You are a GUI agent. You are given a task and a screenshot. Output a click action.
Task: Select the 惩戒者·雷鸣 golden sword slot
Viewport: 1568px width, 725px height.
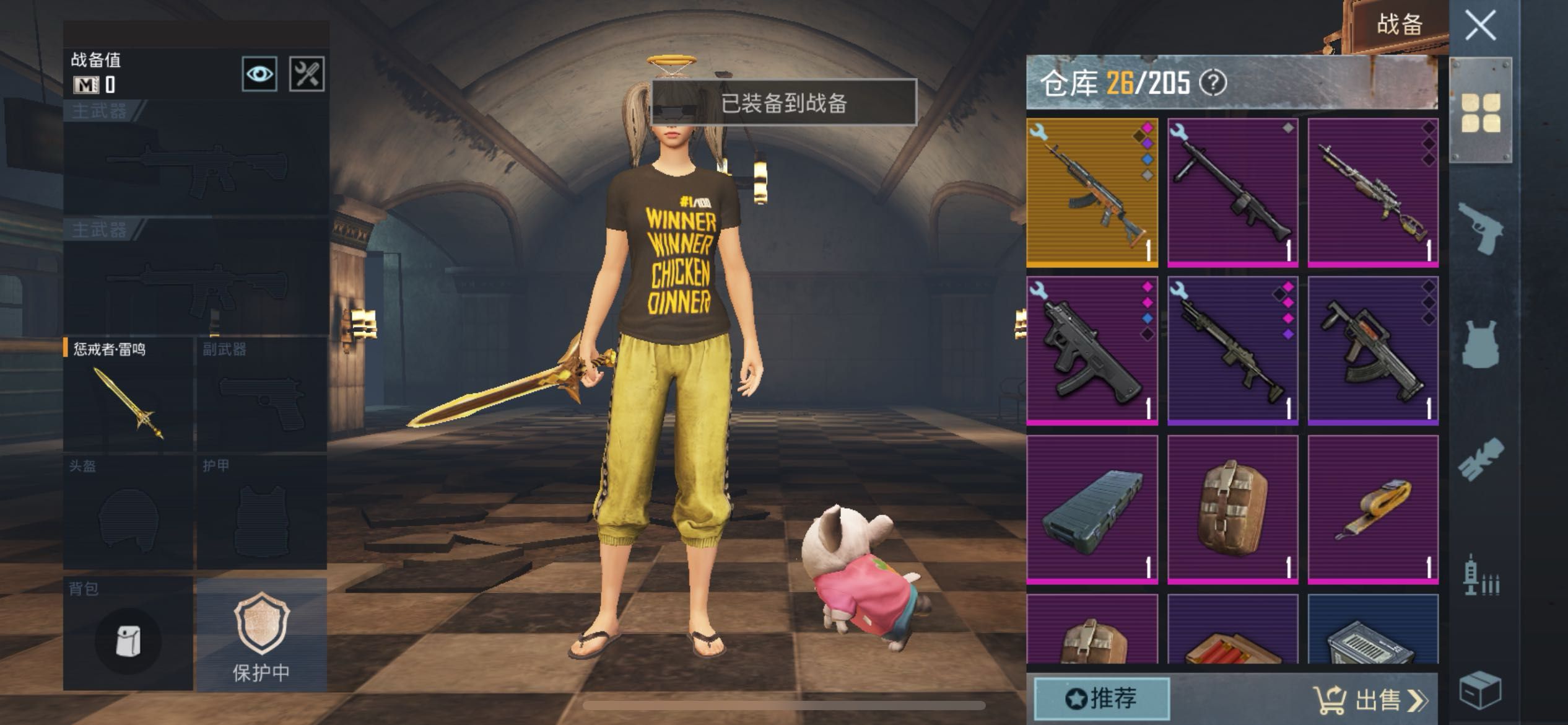point(128,394)
